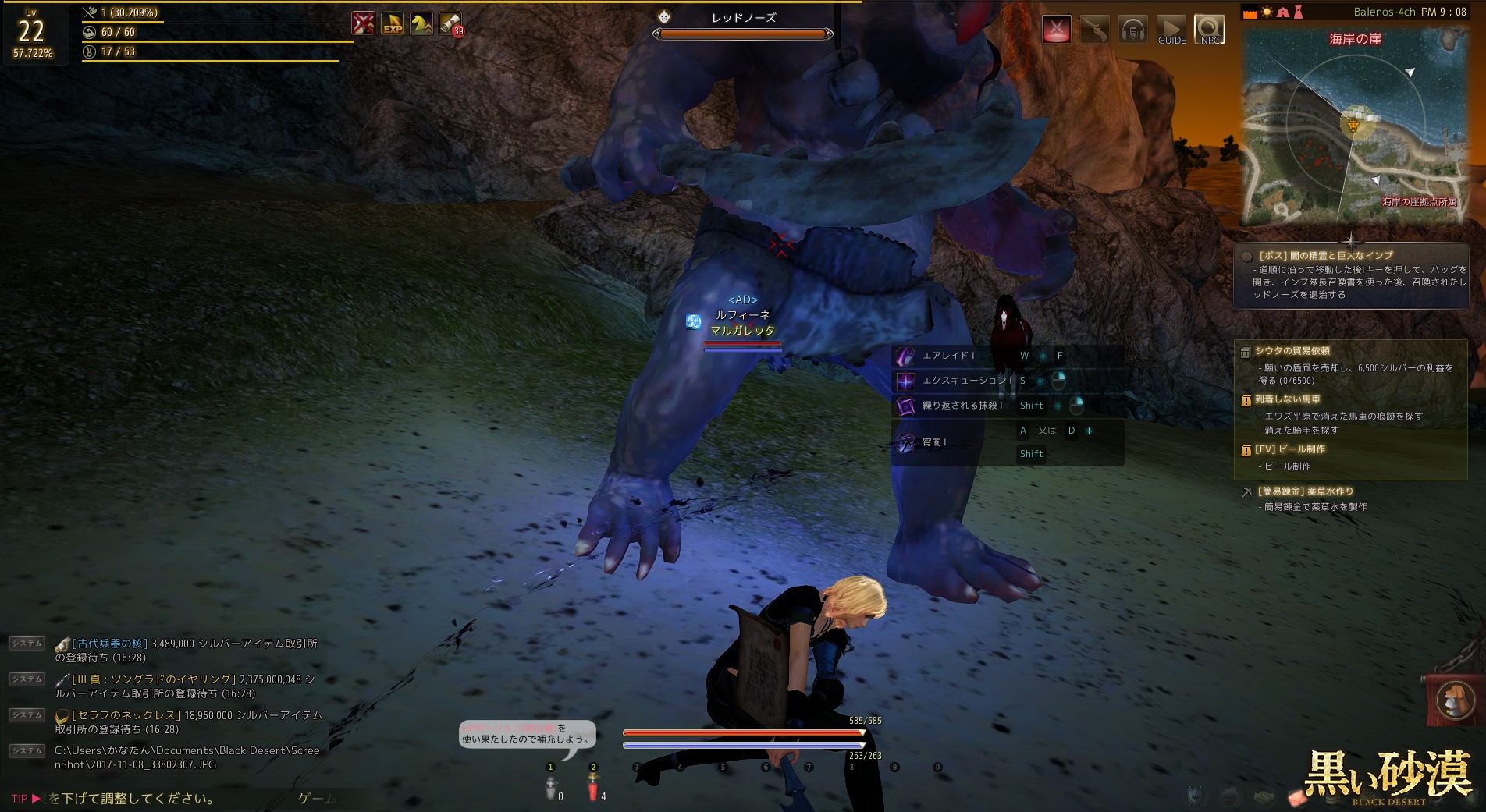Select the 到着しない馬車 quest entry
This screenshot has height=812, width=1486.
[x=1287, y=399]
